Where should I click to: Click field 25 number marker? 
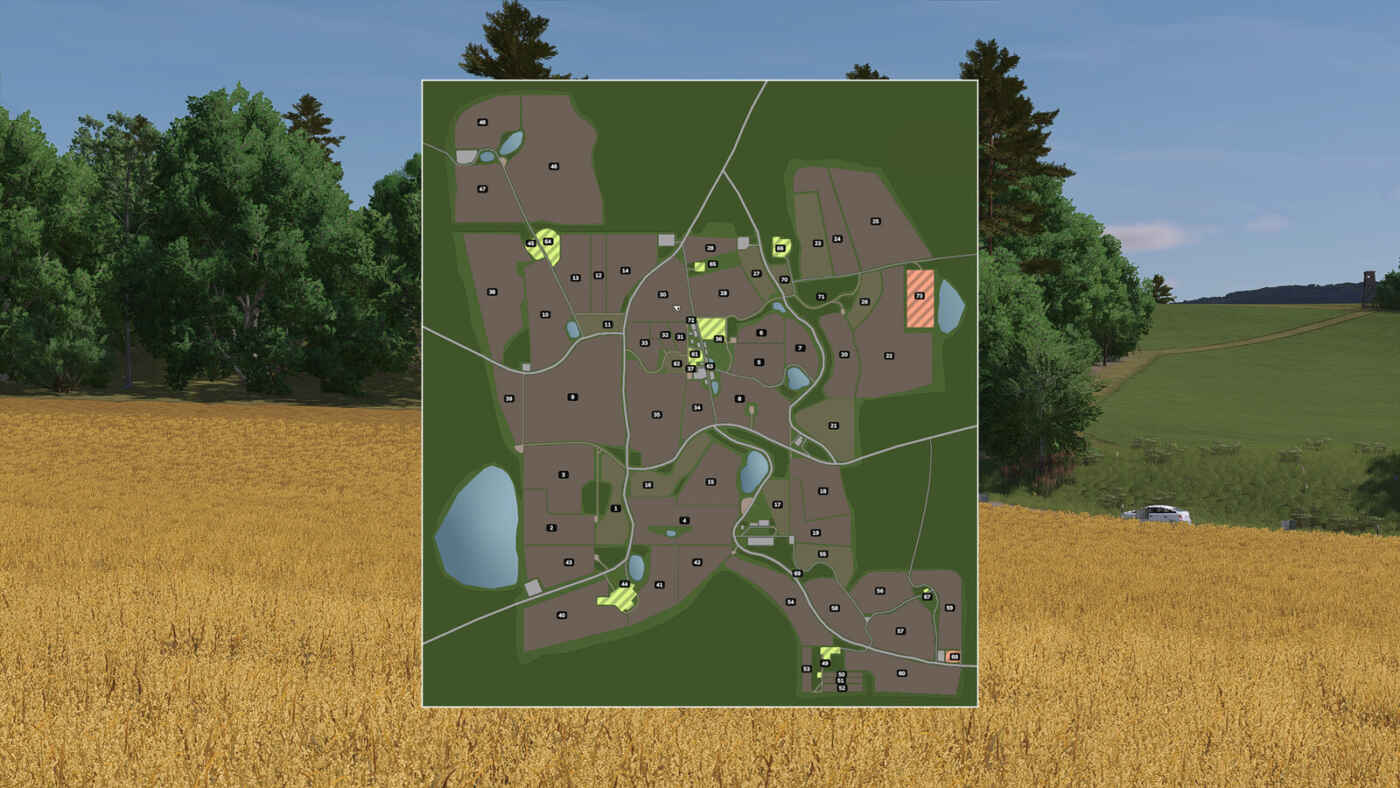click(875, 221)
